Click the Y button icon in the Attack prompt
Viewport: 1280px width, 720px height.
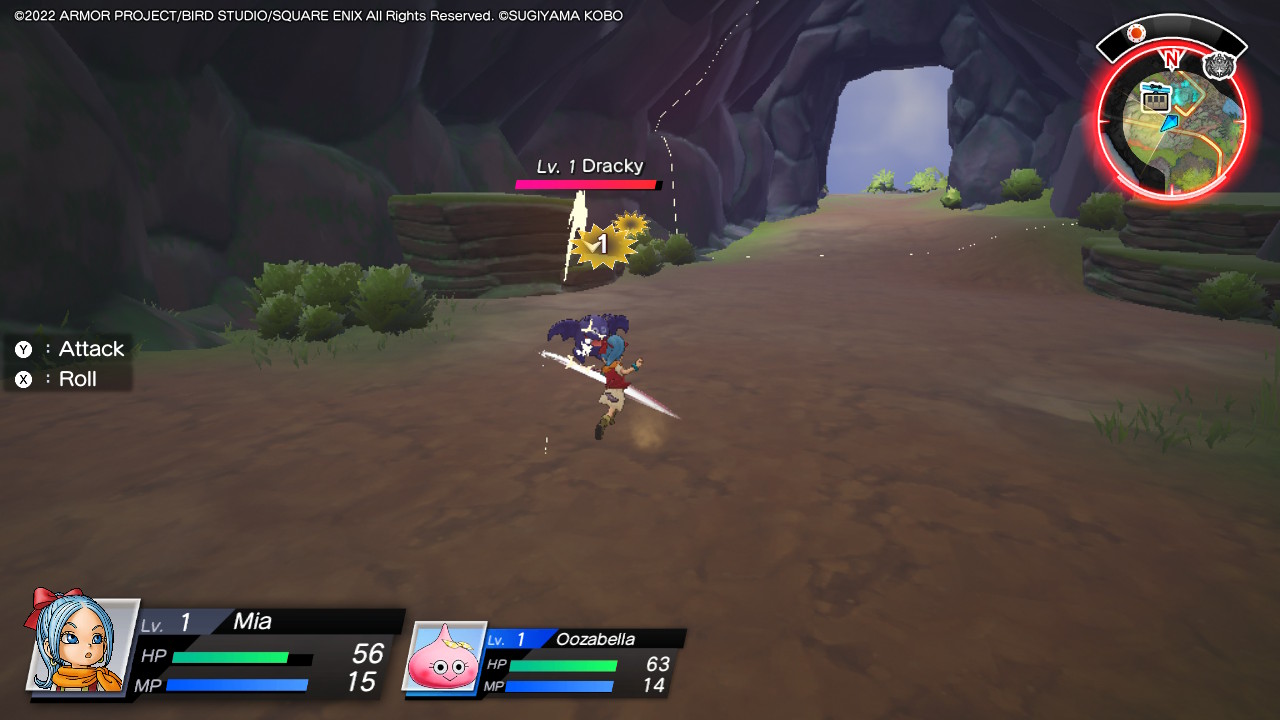click(x=22, y=349)
